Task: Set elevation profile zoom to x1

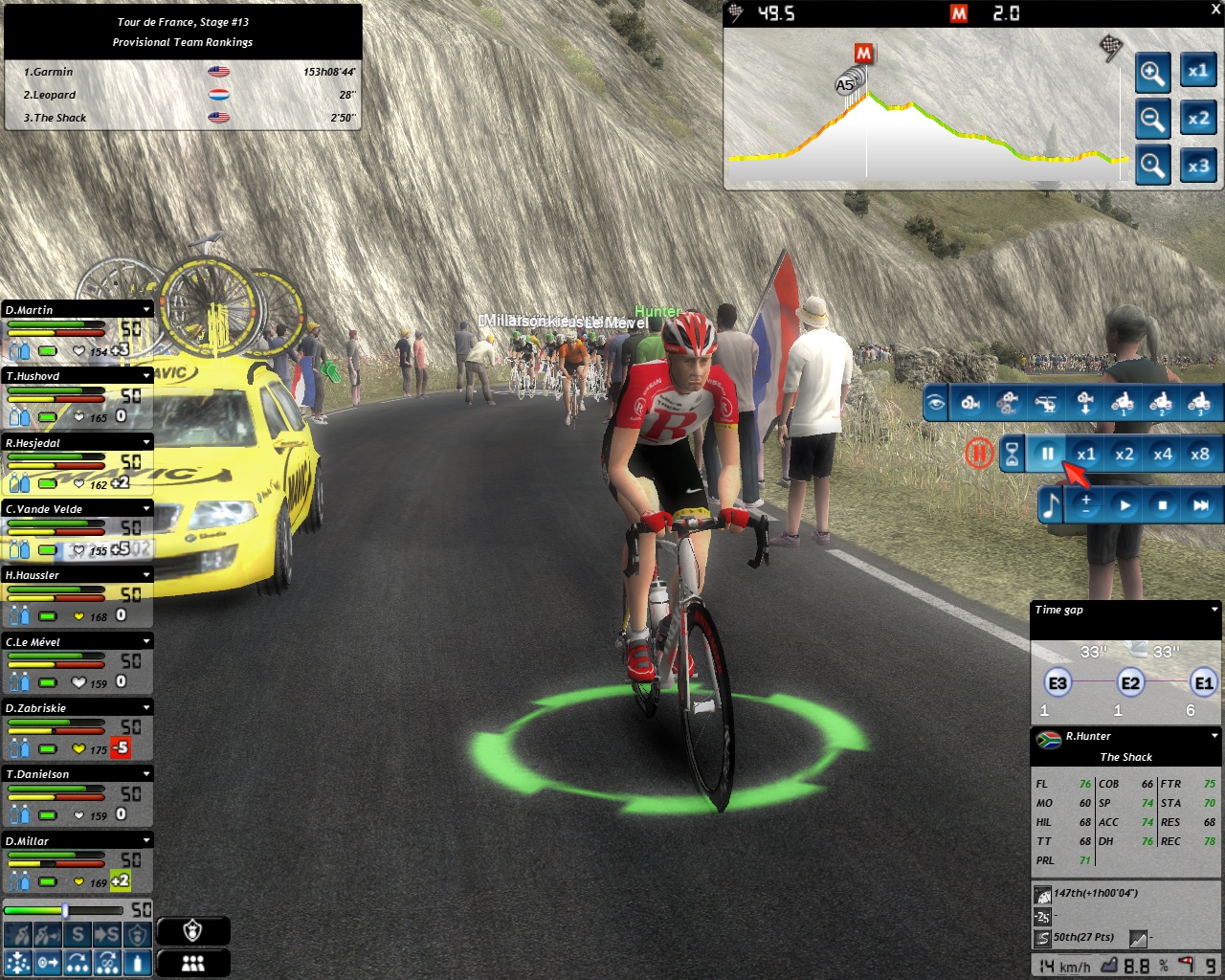Action: pos(1197,71)
